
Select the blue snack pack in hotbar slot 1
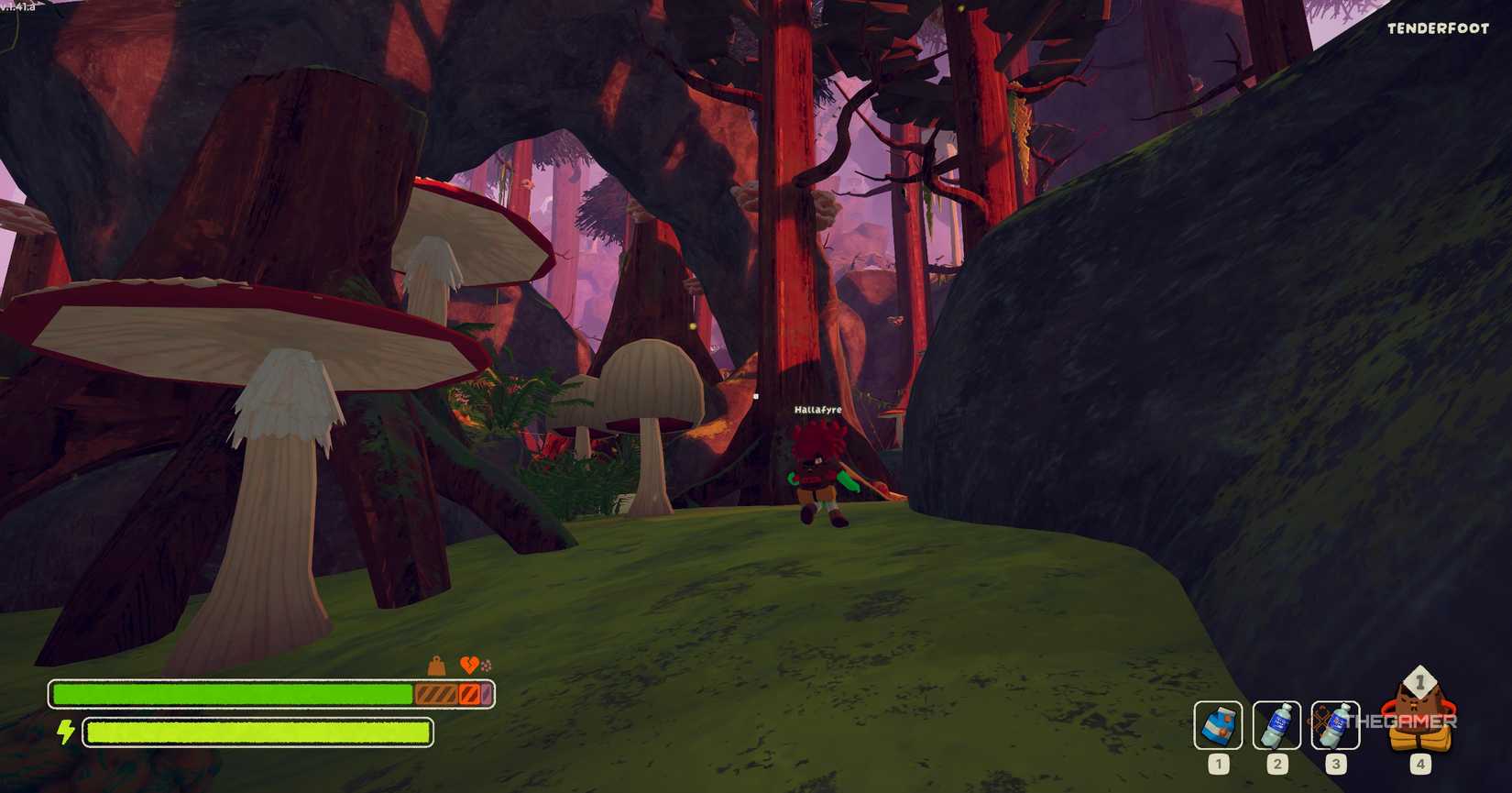[x=1219, y=726]
